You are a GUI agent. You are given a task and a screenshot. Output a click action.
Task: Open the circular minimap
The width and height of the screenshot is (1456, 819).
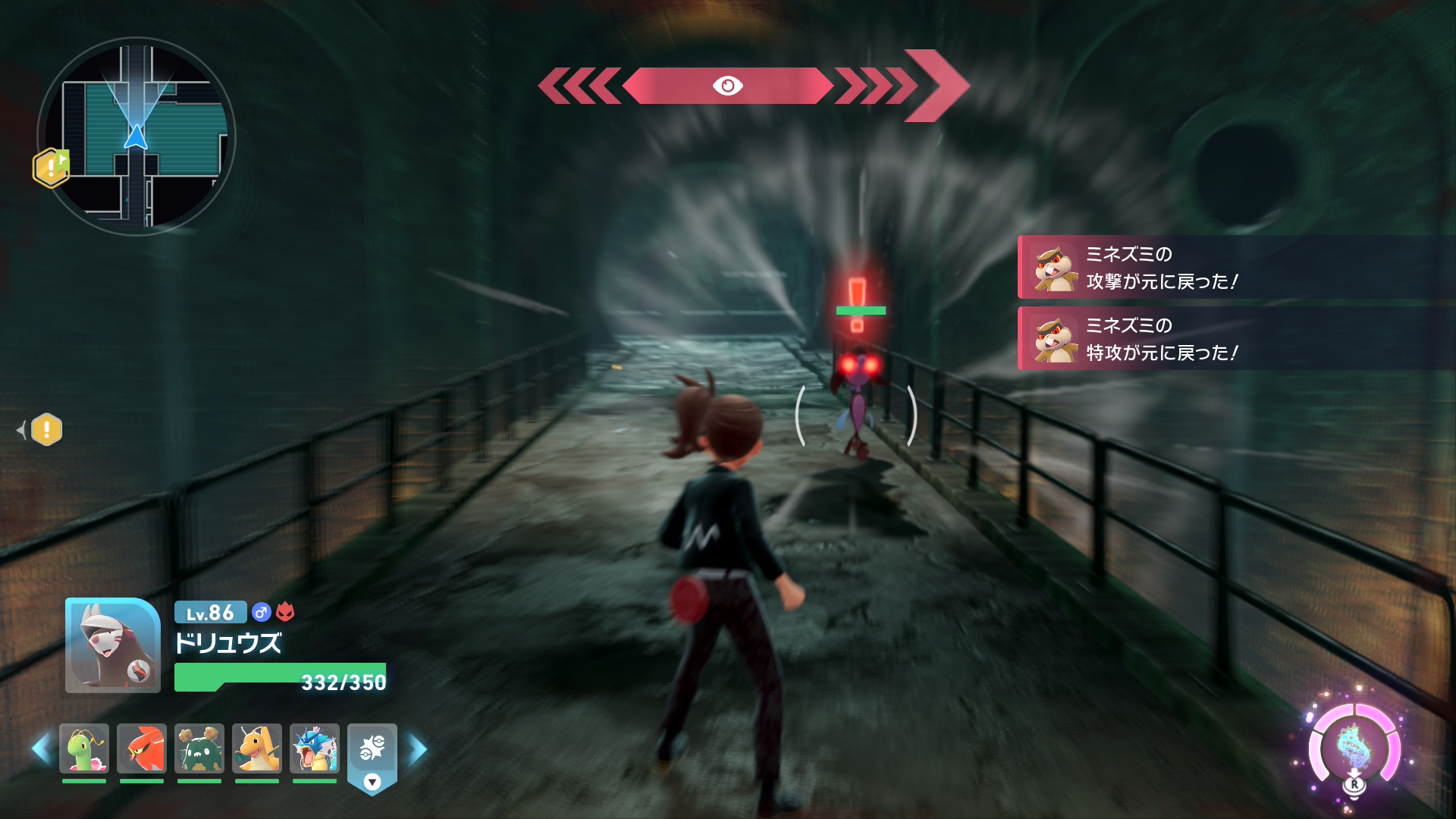click(x=136, y=136)
